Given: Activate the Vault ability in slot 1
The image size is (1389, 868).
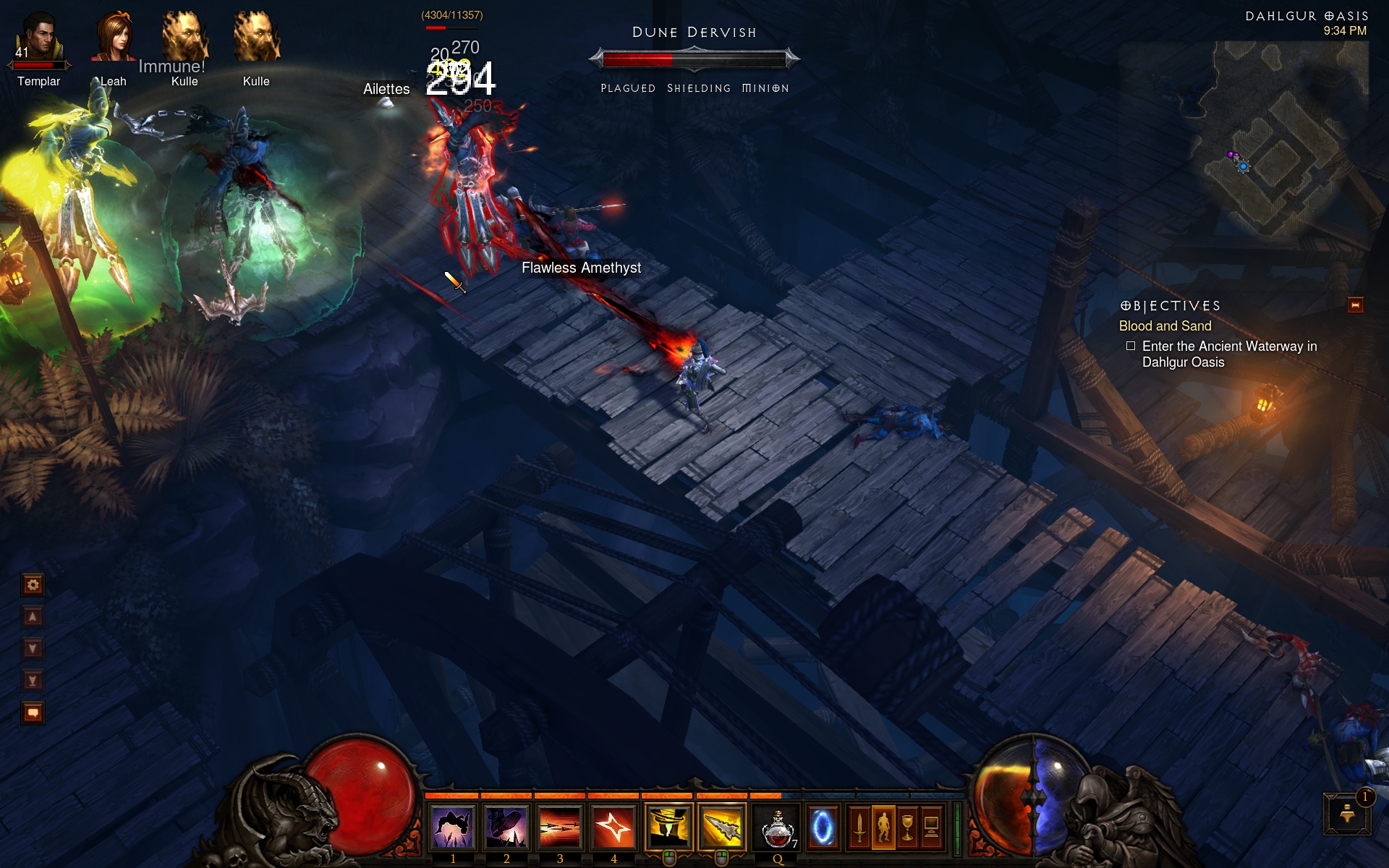Looking at the screenshot, I should 453,827.
